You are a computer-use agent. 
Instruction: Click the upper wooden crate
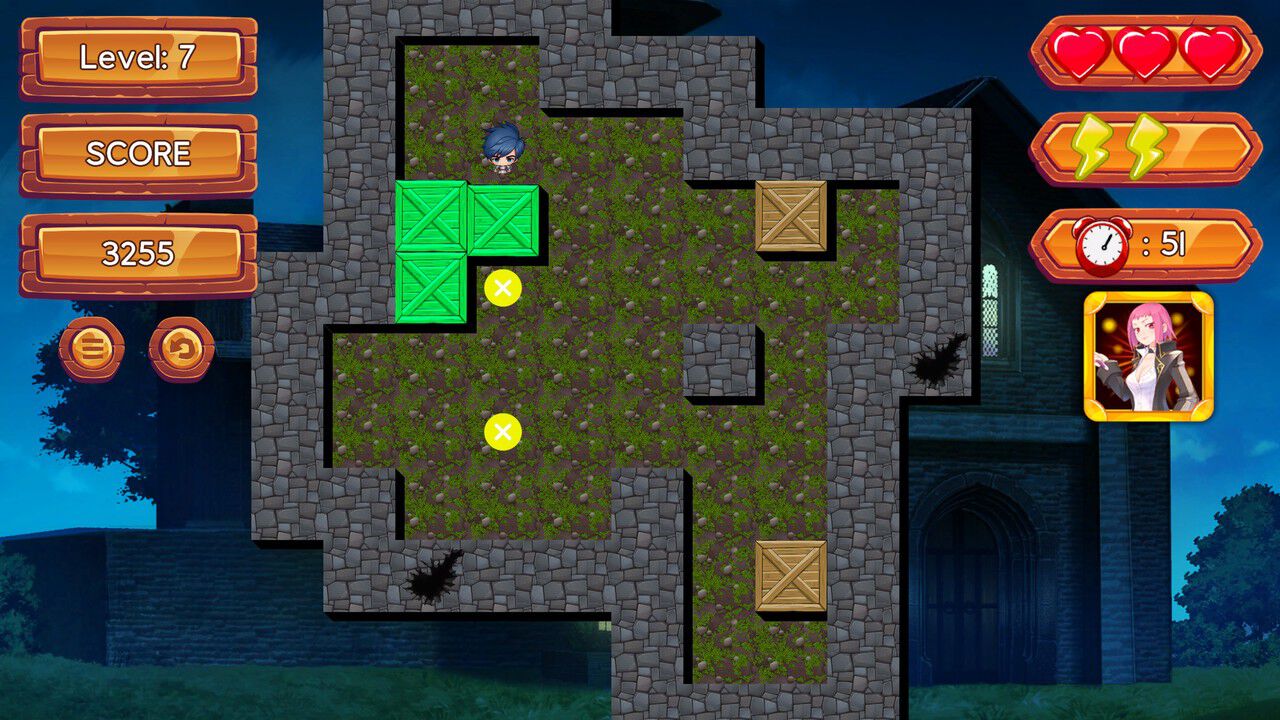pyautogui.click(x=789, y=218)
